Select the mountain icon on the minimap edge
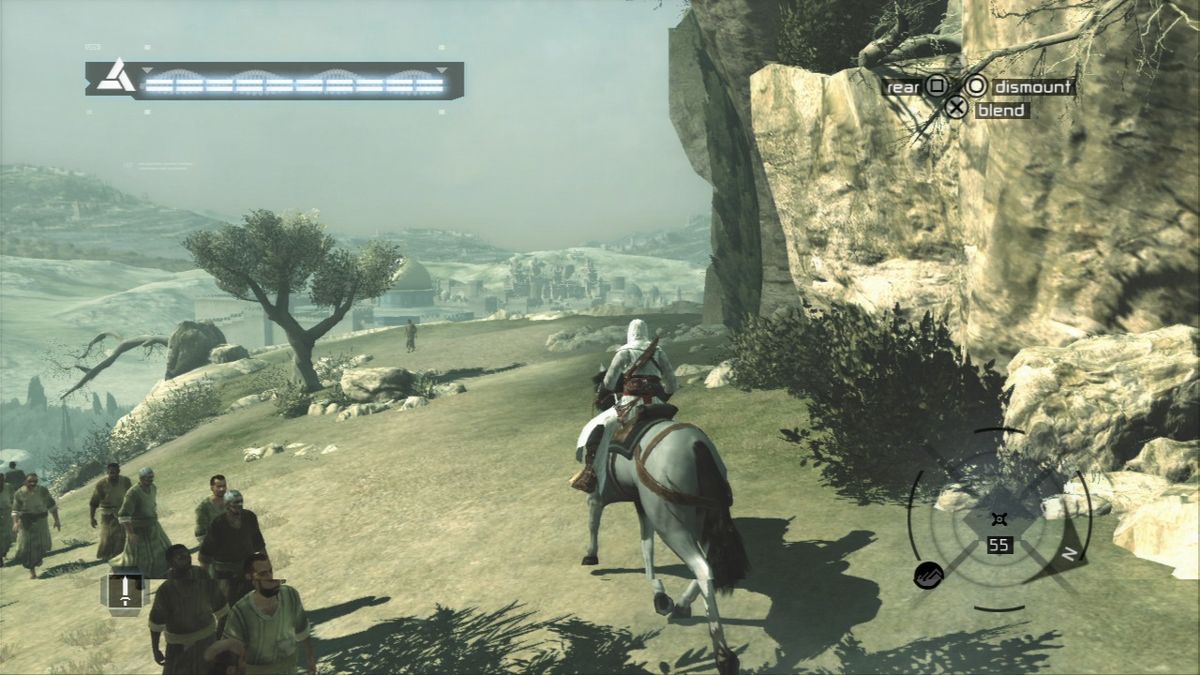 927,574
